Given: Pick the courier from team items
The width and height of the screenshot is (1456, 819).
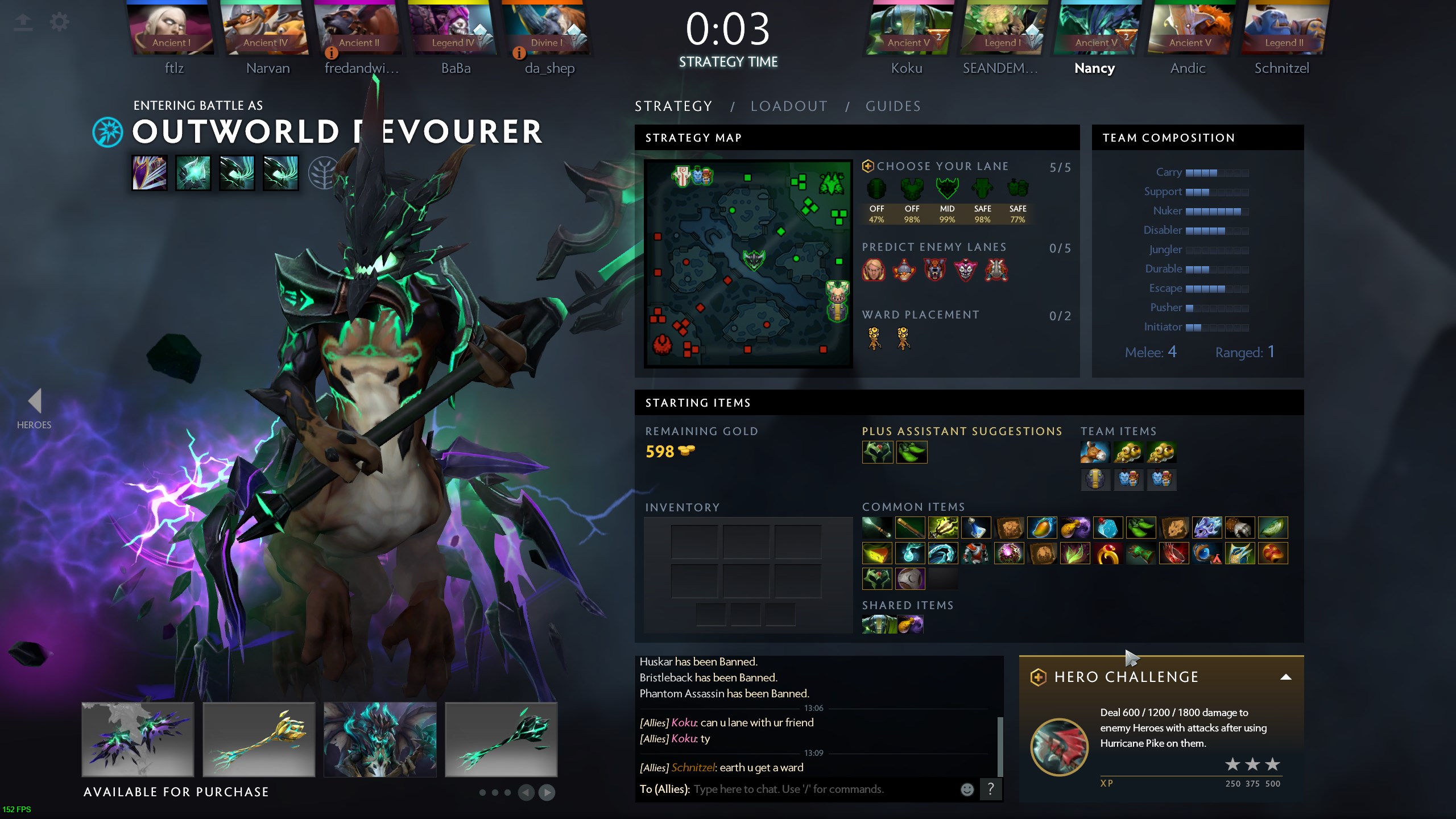Looking at the screenshot, I should point(1095,453).
